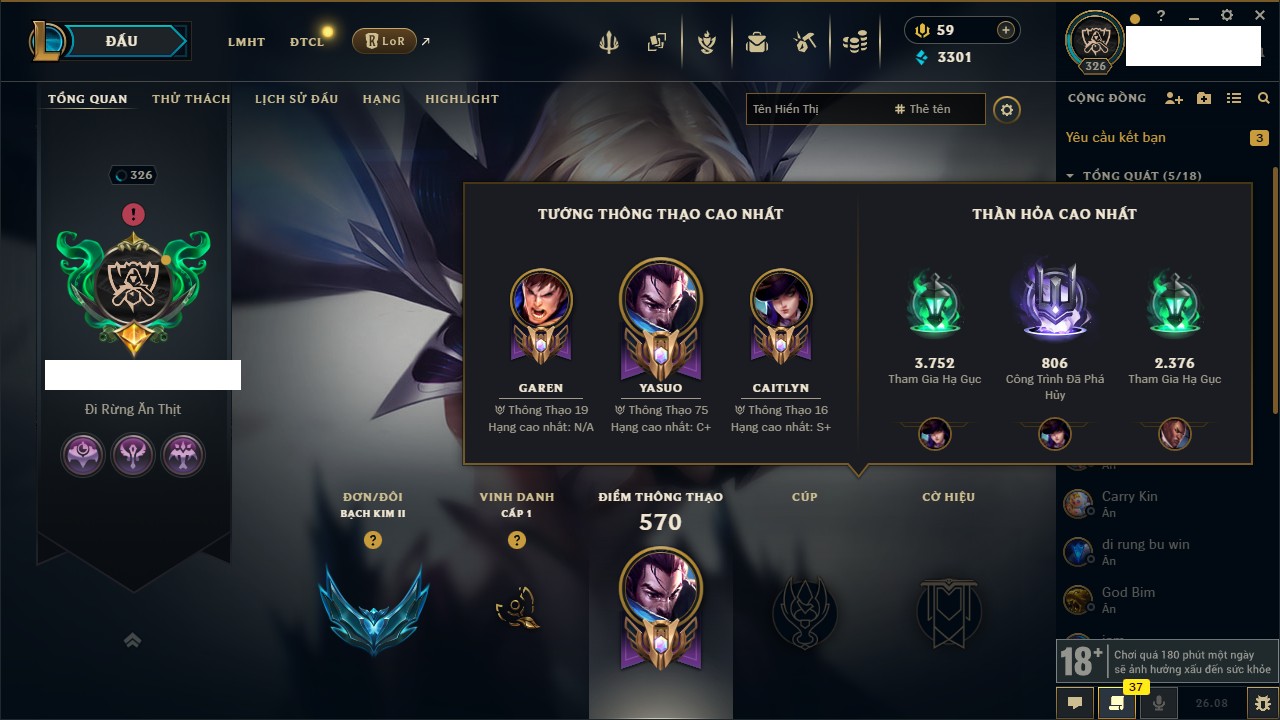Open the coin-stack store icon

(854, 42)
